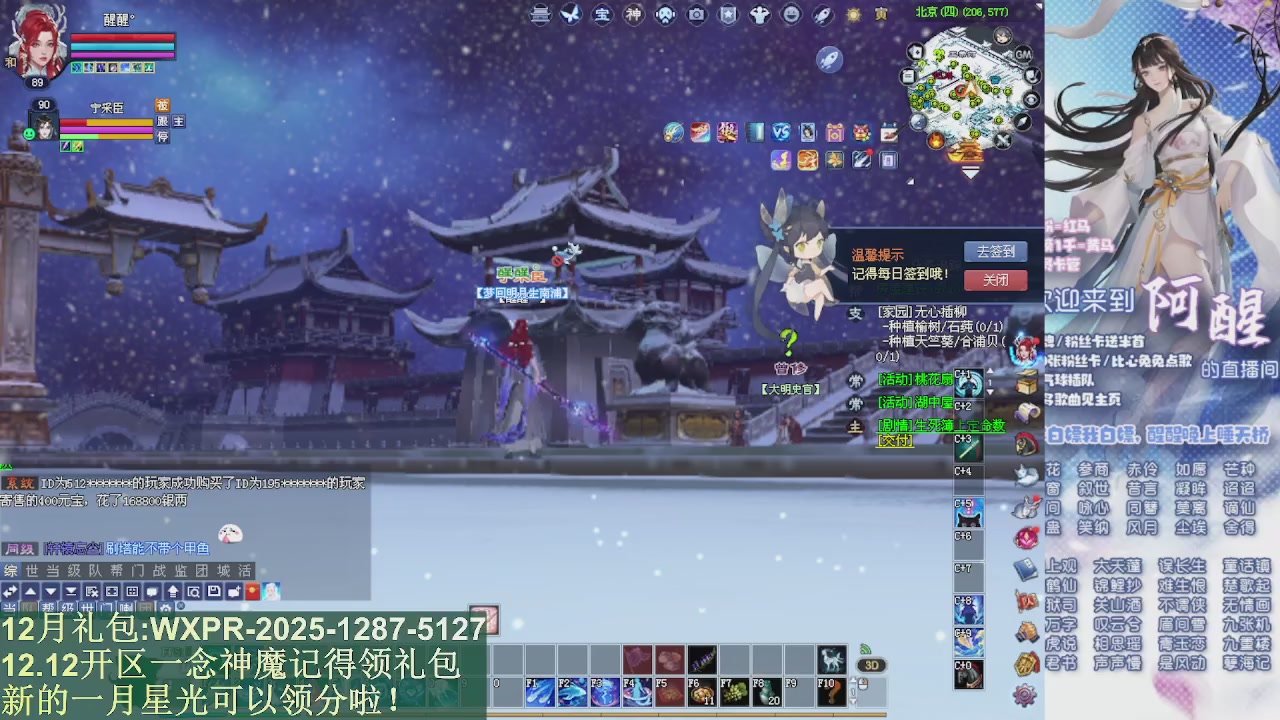Click the up arrow beside quest tracker

[989, 370]
